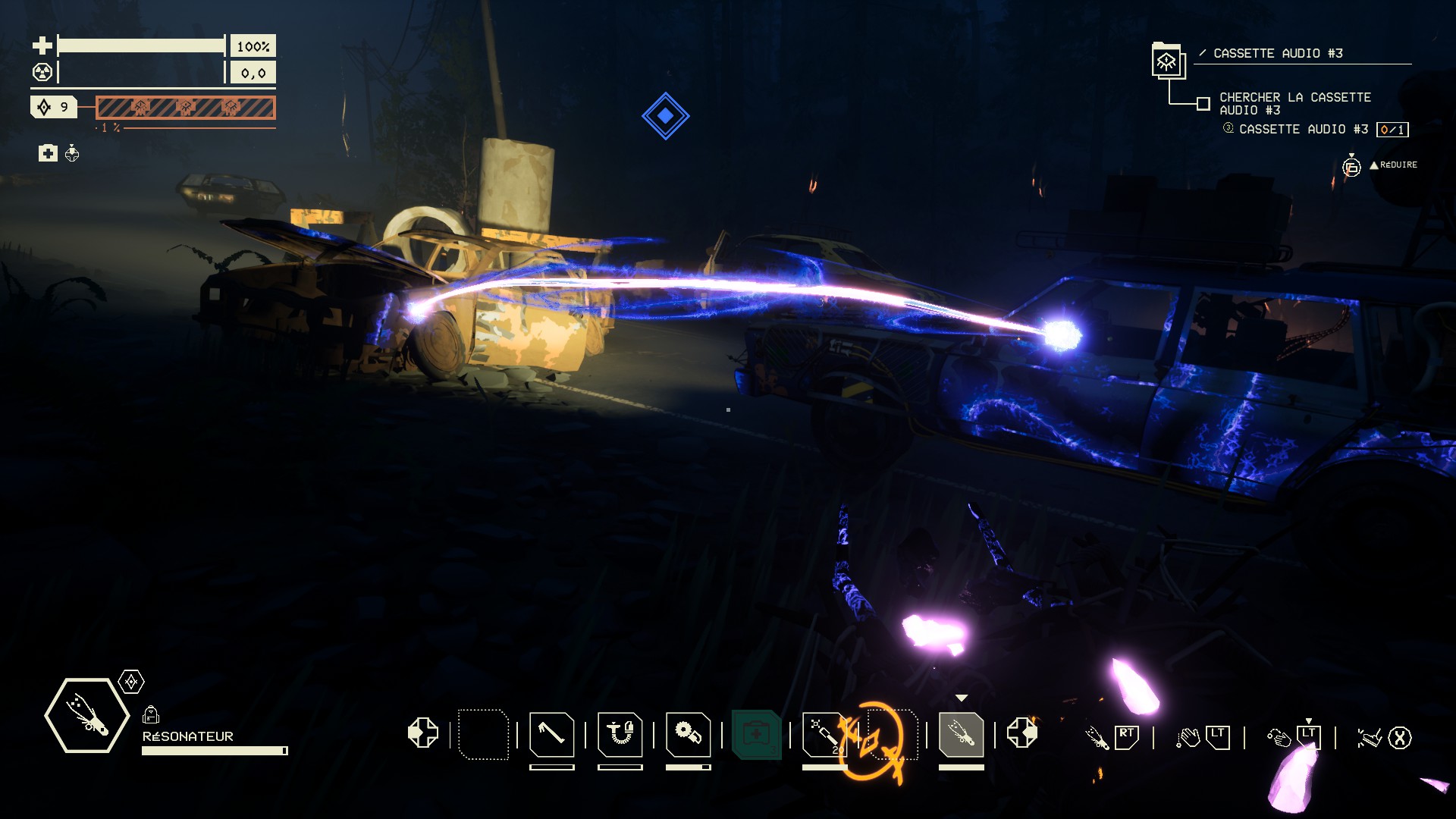Open the Cassette Audio #3 quest tracker

point(1277,53)
